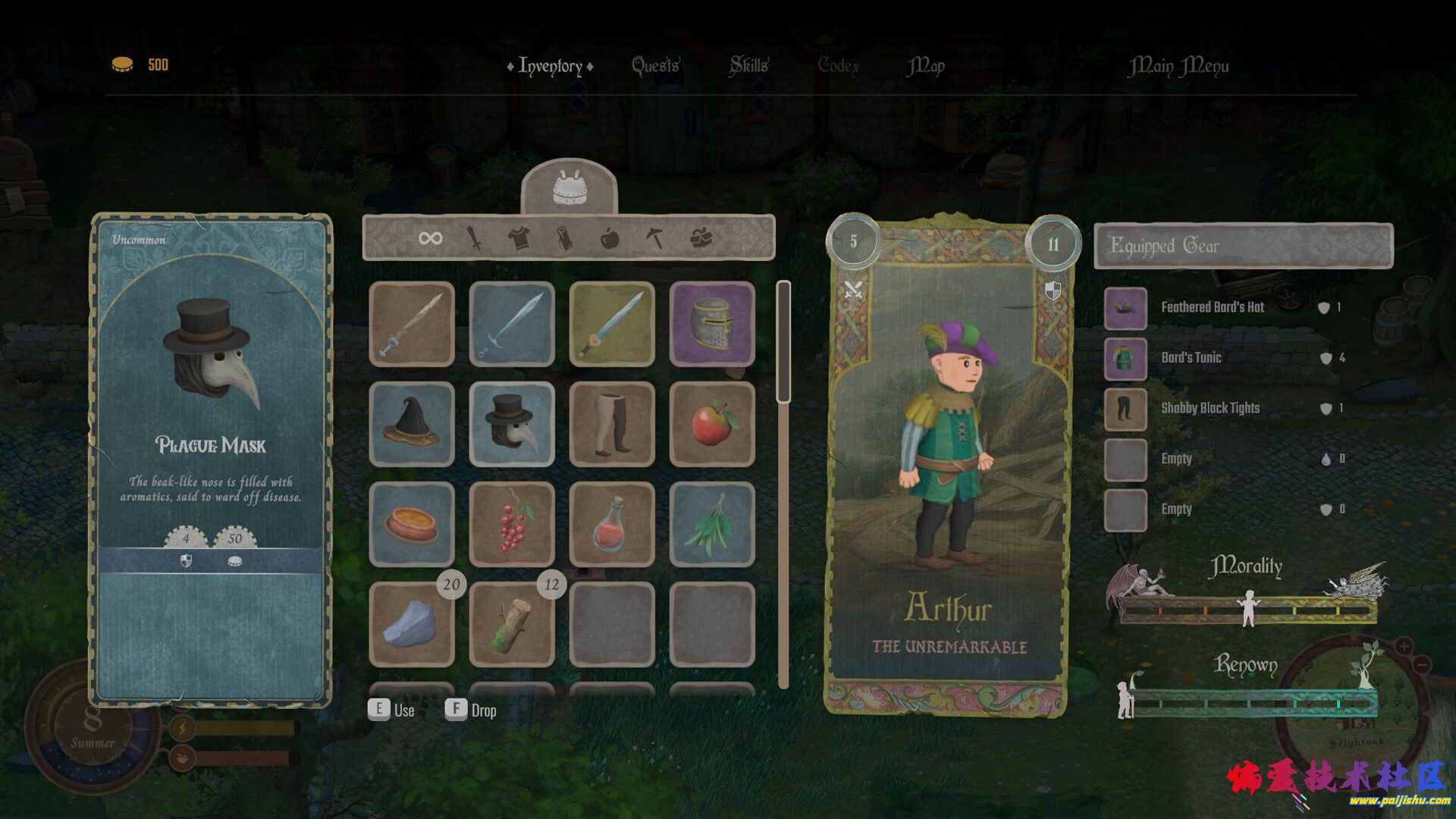Open the Quests tab
The image size is (1456, 819).
tap(655, 66)
